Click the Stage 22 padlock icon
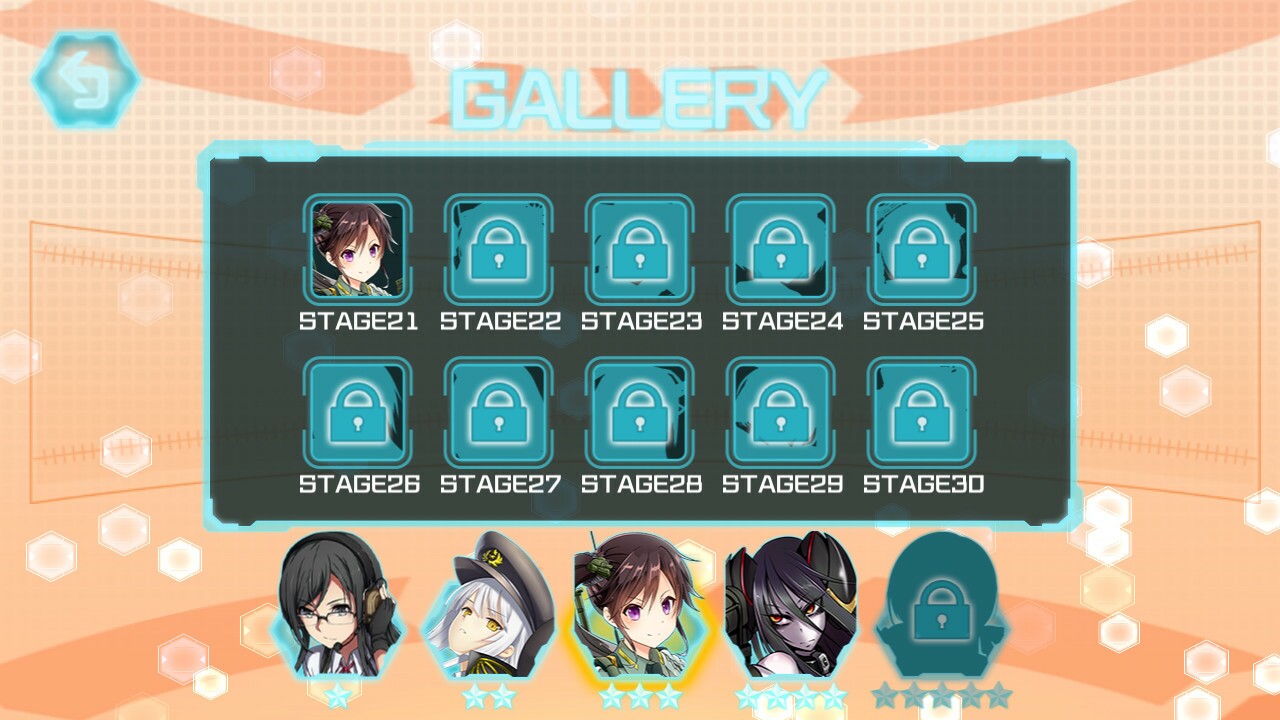This screenshot has height=720, width=1280. coord(497,249)
